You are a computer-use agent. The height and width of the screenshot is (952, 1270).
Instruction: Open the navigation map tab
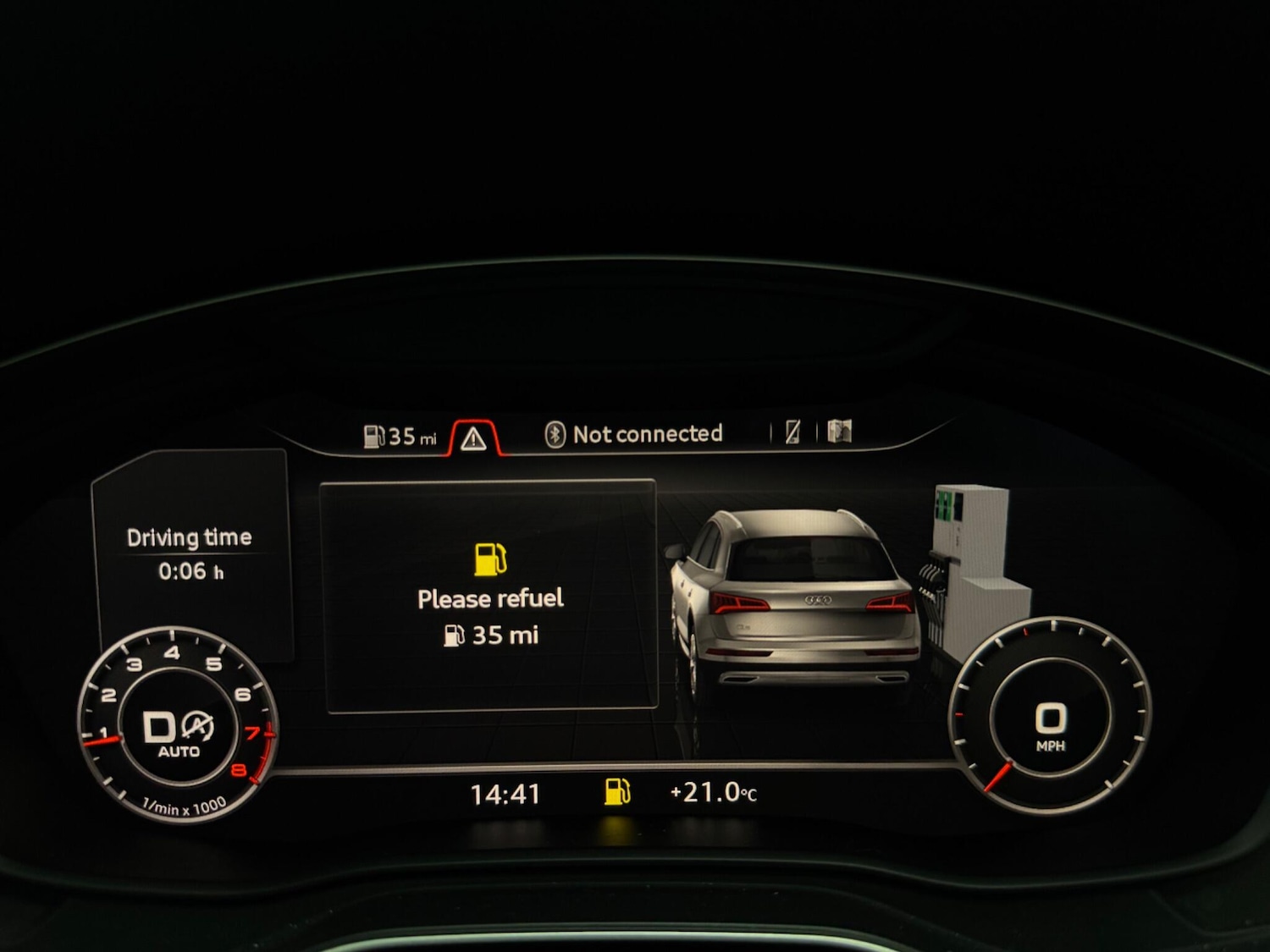pos(839,432)
